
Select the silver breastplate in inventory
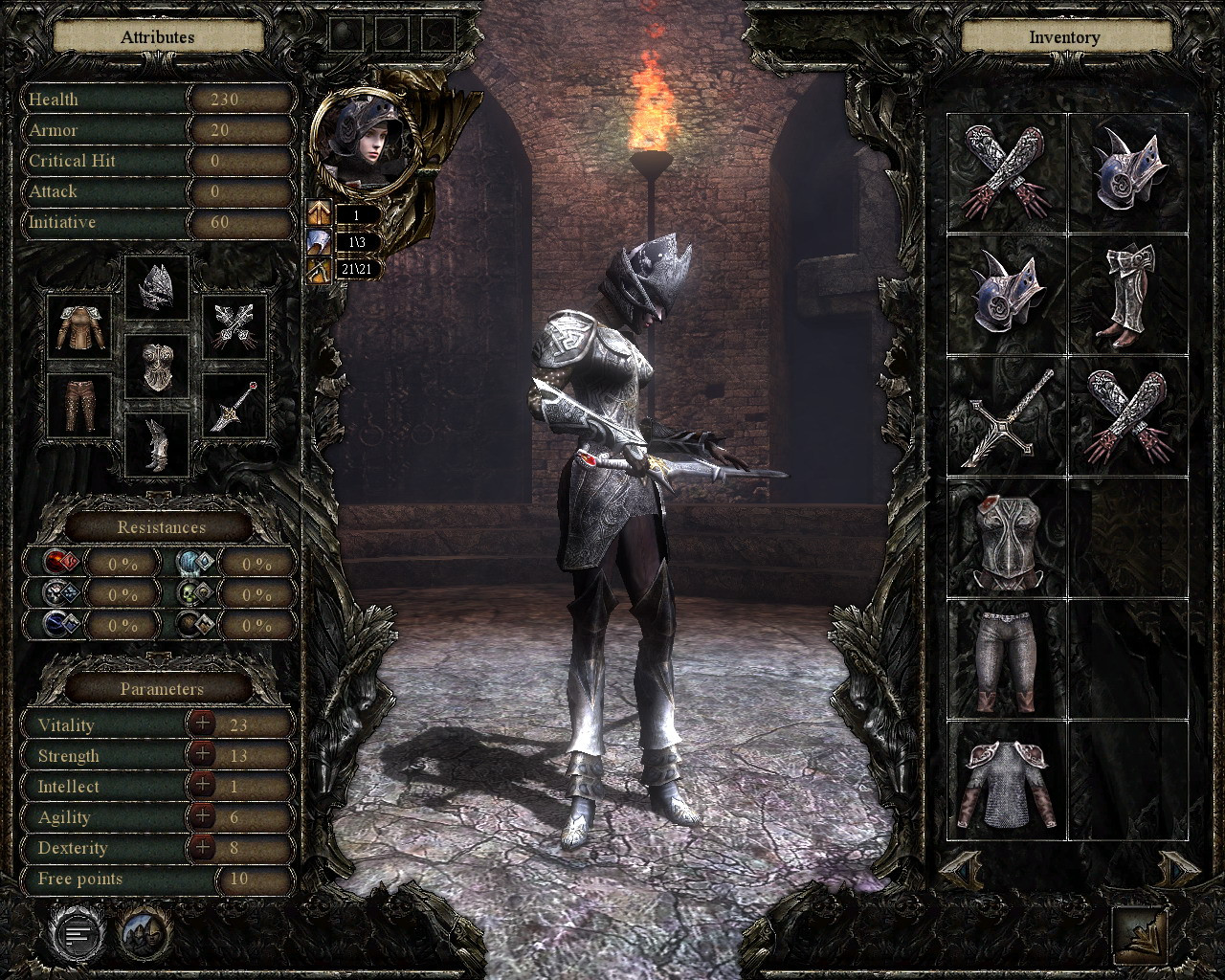point(1008,539)
